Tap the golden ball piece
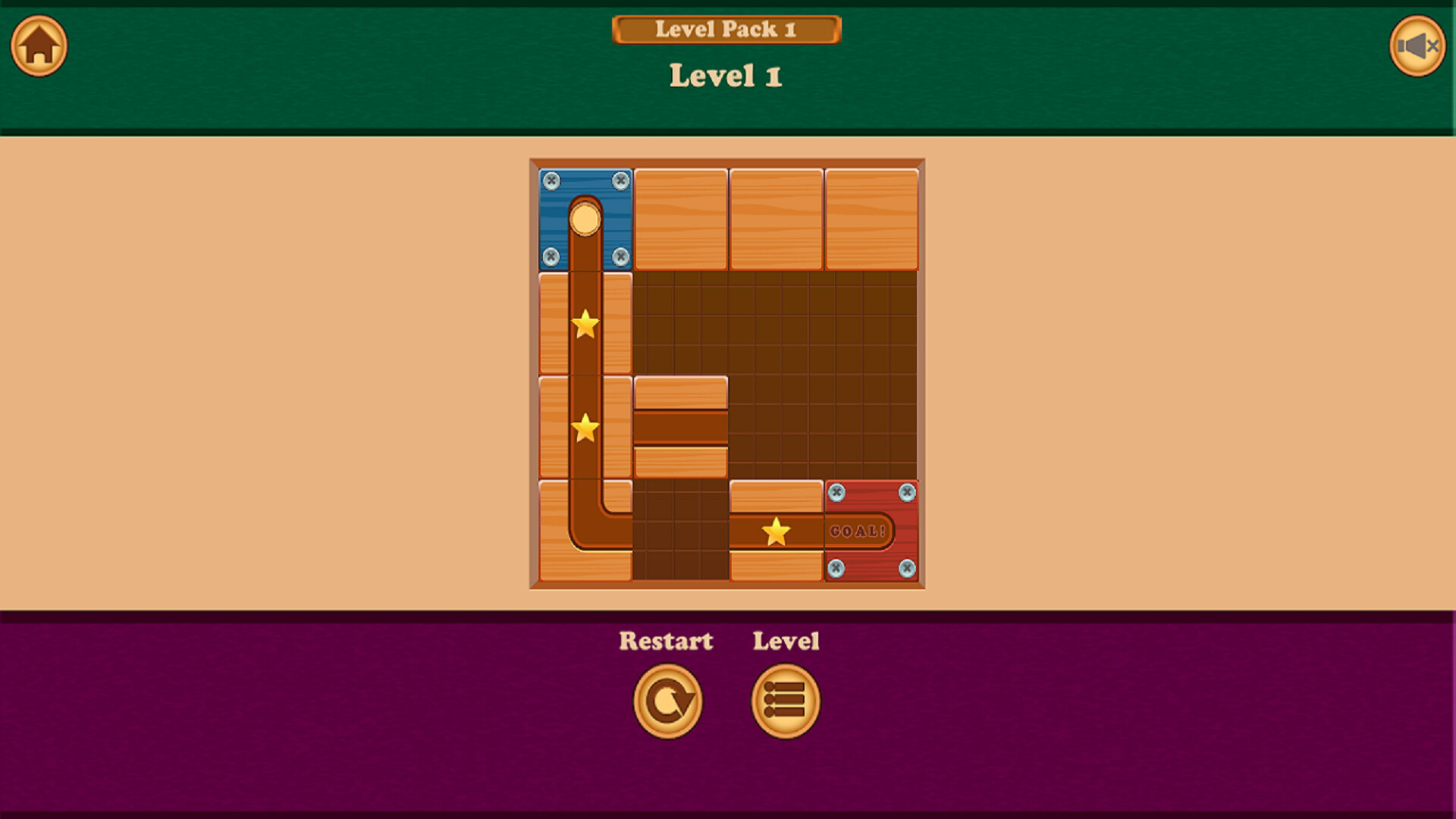This screenshot has width=1456, height=819. (x=585, y=219)
